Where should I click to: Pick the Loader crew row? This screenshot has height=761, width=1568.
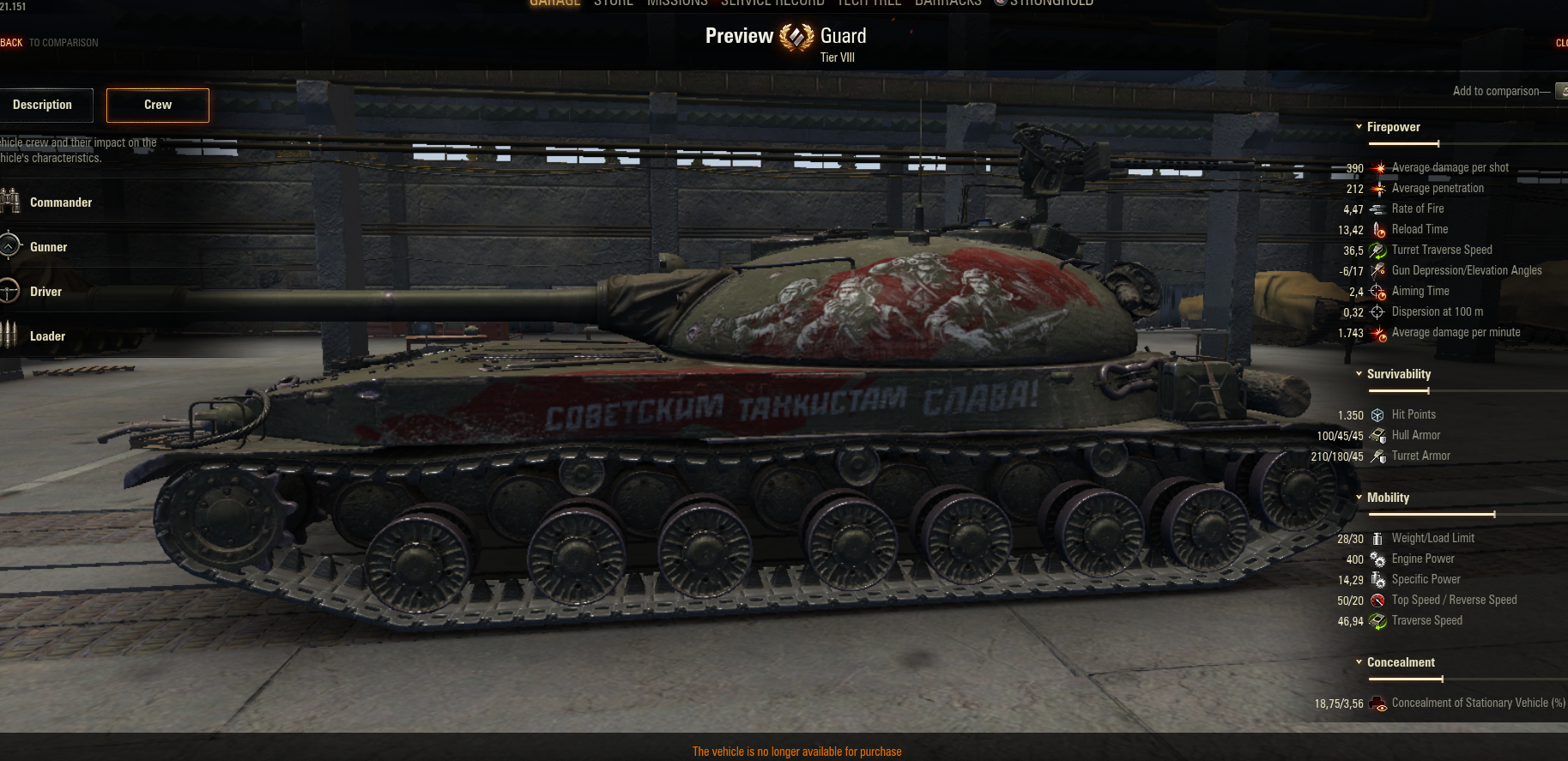(x=47, y=336)
